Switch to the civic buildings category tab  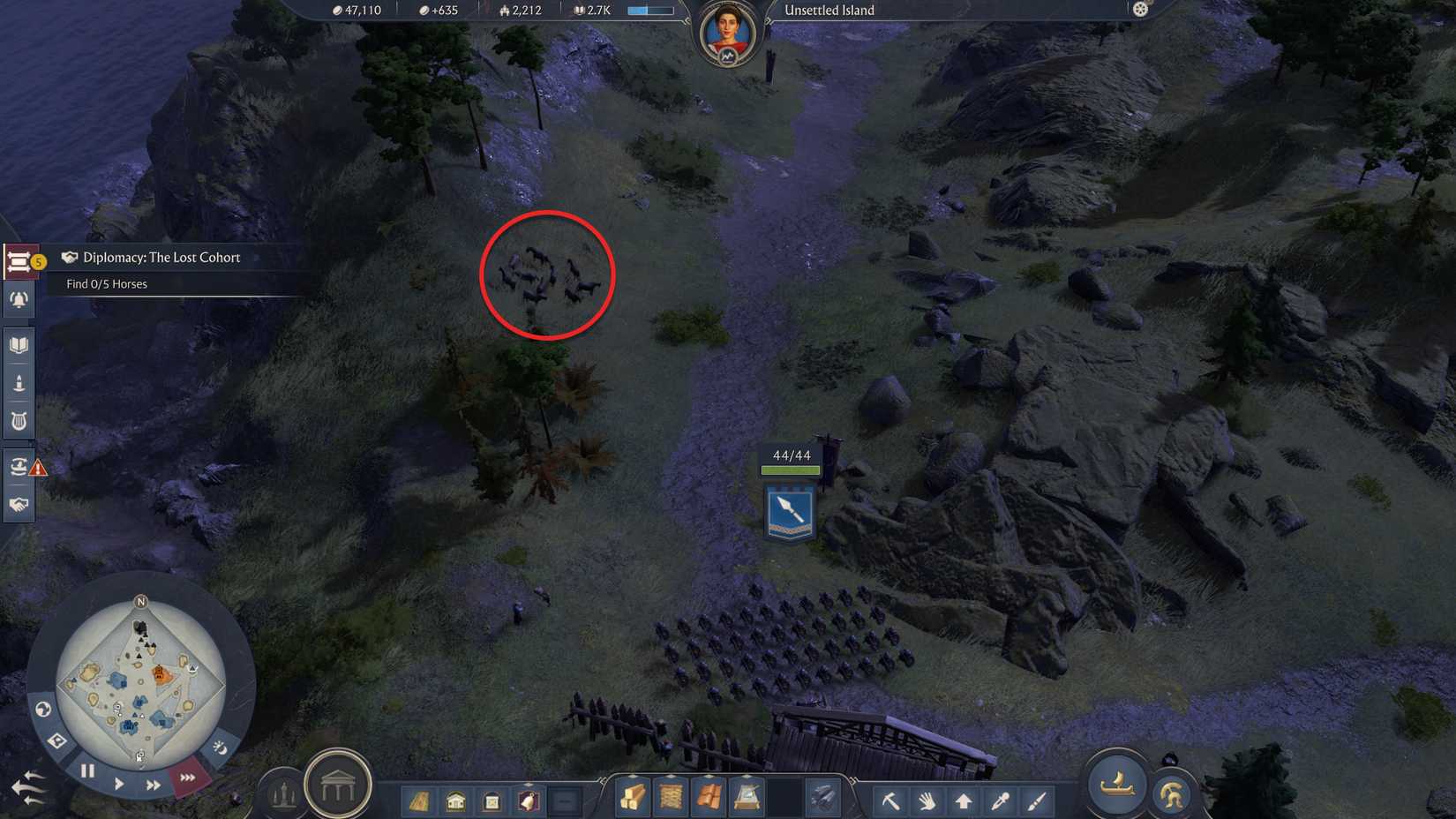(x=456, y=803)
